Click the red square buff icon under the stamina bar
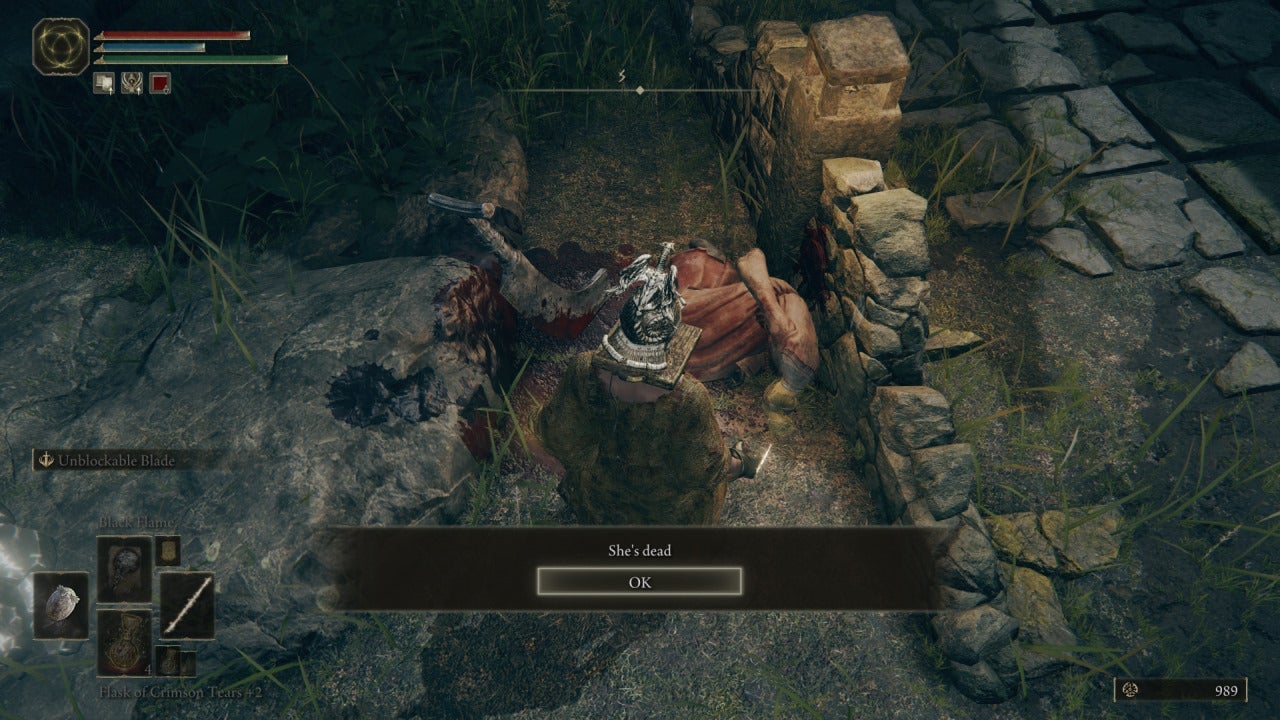Screen dimensions: 1280x720 pos(159,83)
